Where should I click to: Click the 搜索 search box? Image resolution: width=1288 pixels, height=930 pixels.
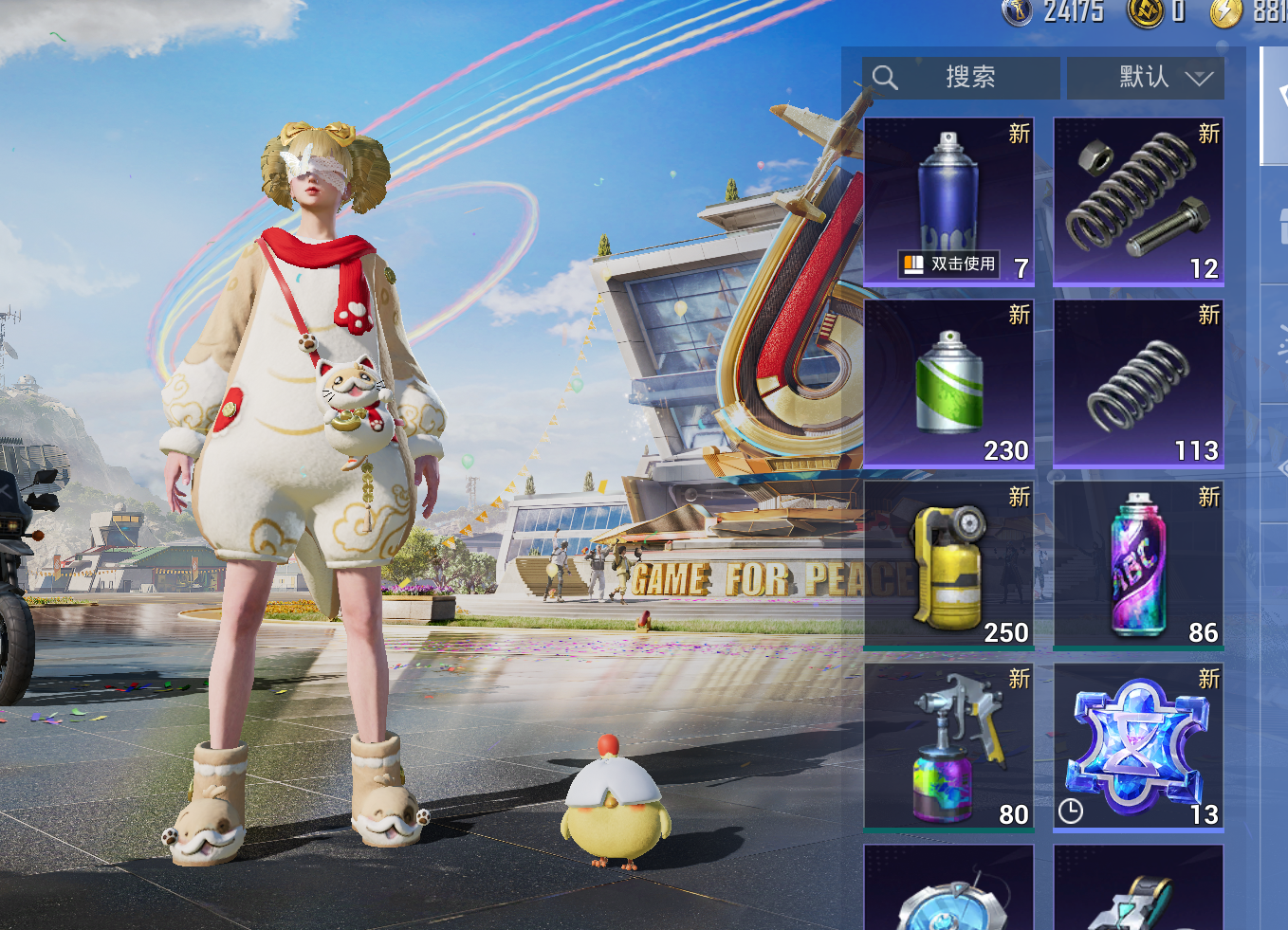click(961, 78)
